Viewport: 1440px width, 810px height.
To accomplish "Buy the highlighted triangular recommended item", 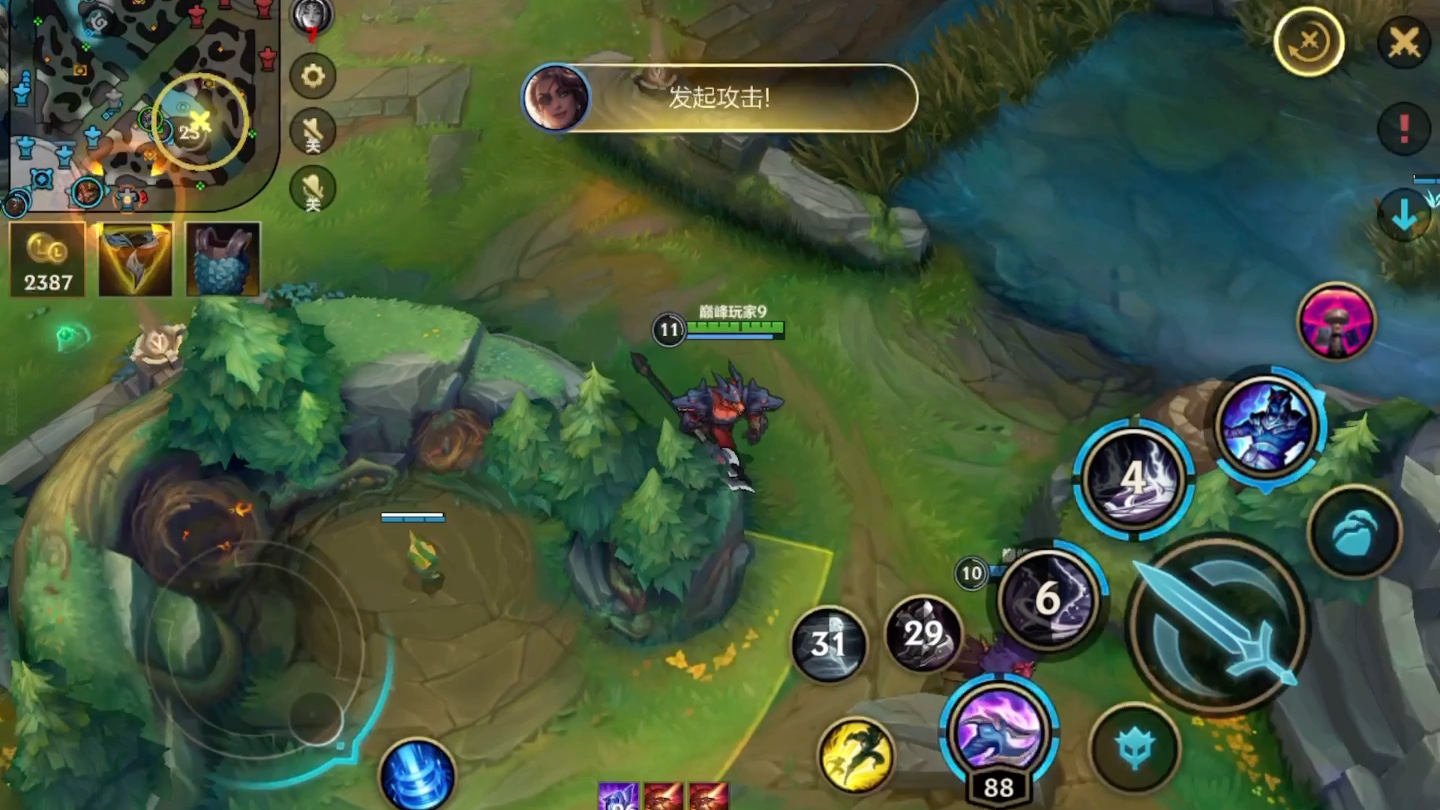I will click(135, 260).
